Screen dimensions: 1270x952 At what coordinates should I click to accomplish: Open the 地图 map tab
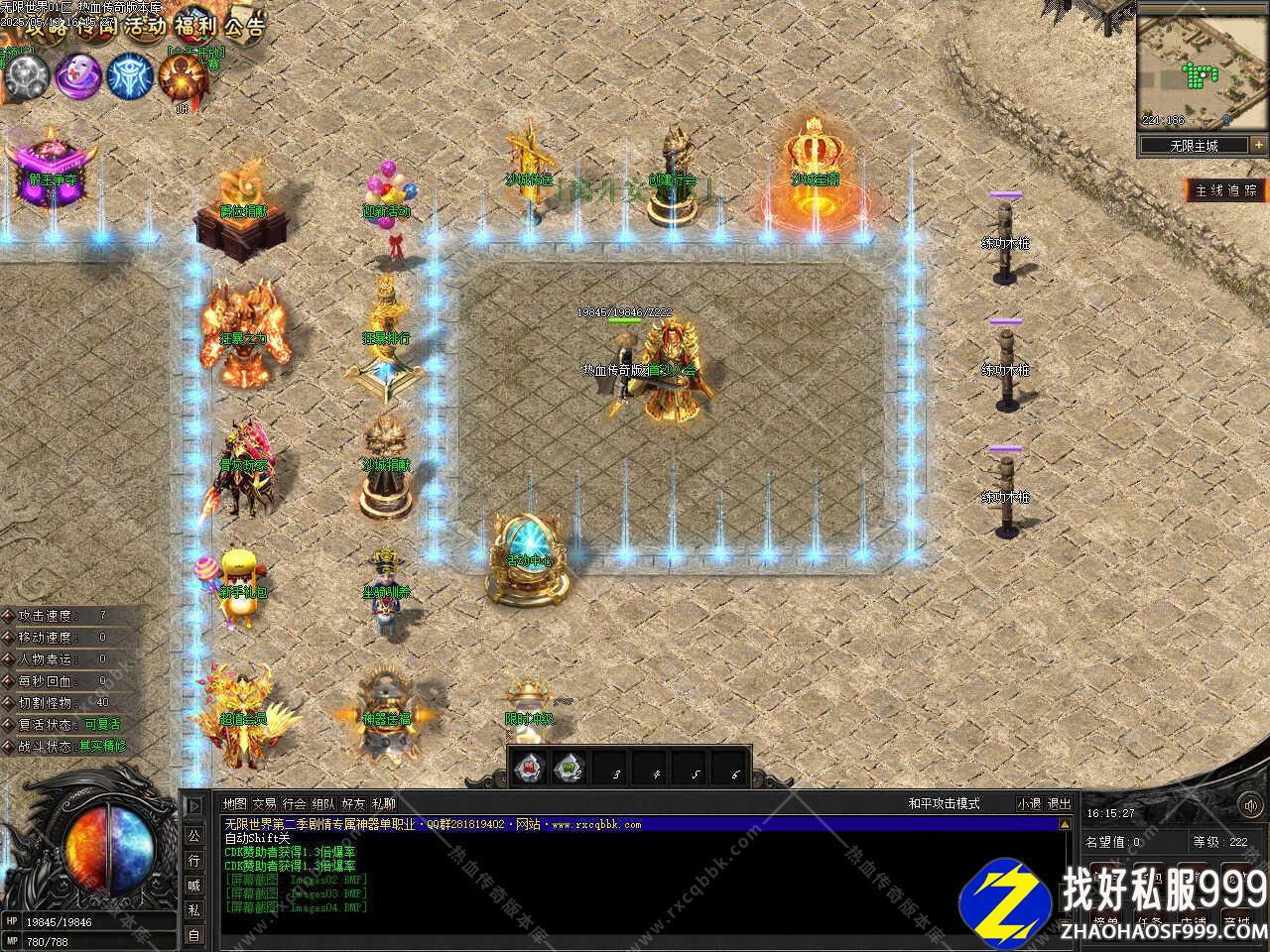tap(234, 804)
